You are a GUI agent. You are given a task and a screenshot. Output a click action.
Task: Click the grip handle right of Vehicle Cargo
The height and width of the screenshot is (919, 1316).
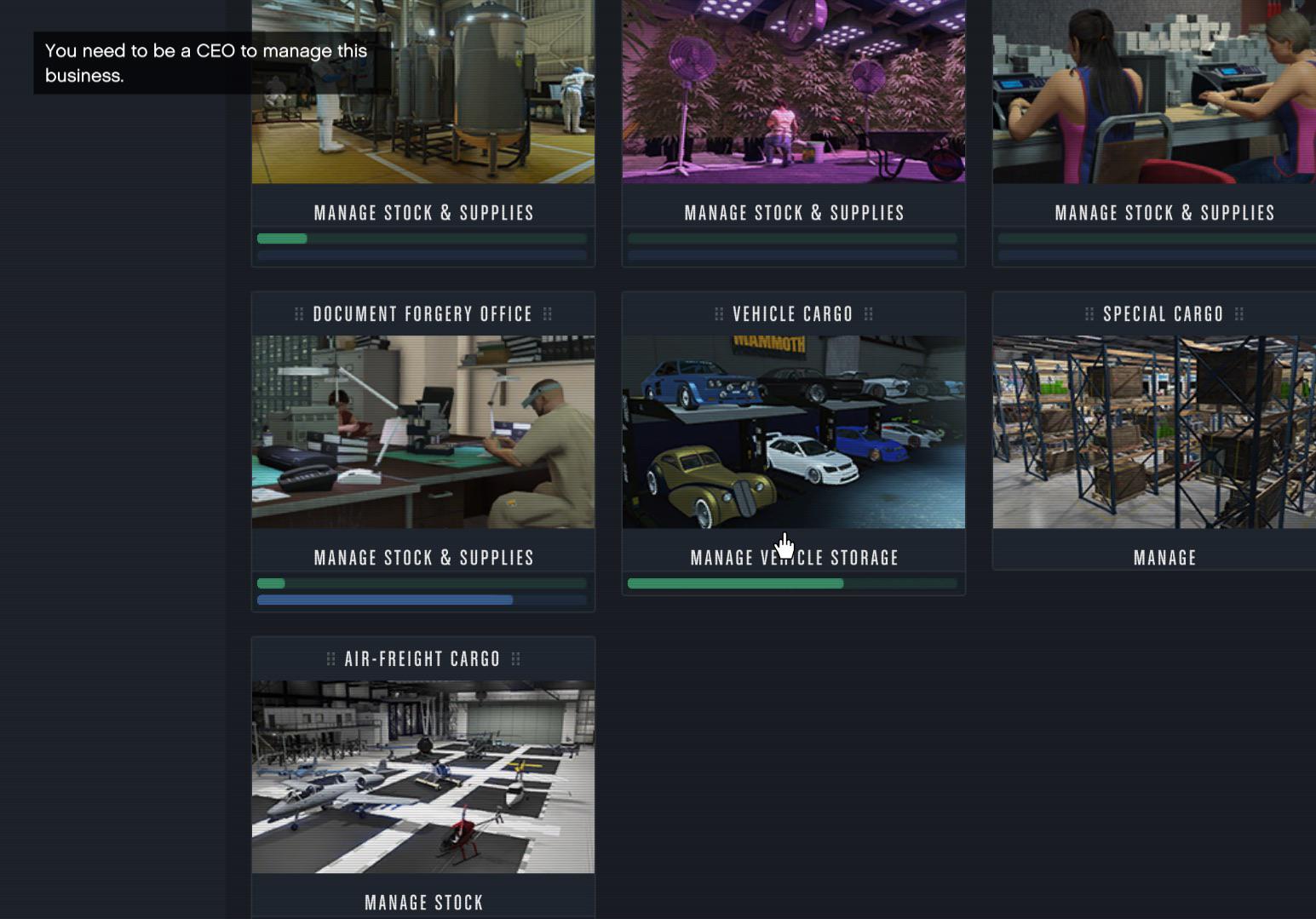click(x=869, y=313)
